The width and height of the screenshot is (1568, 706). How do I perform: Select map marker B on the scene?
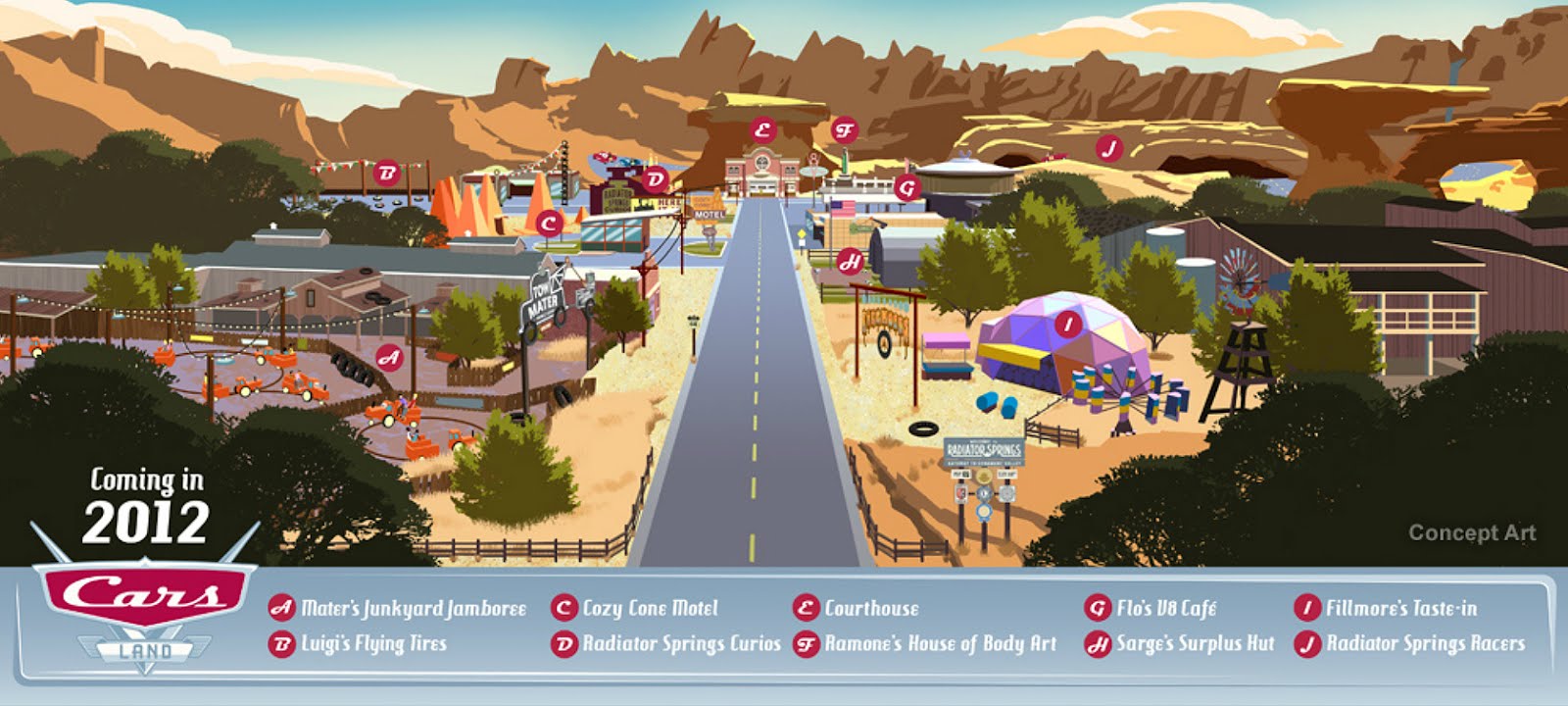coord(387,174)
